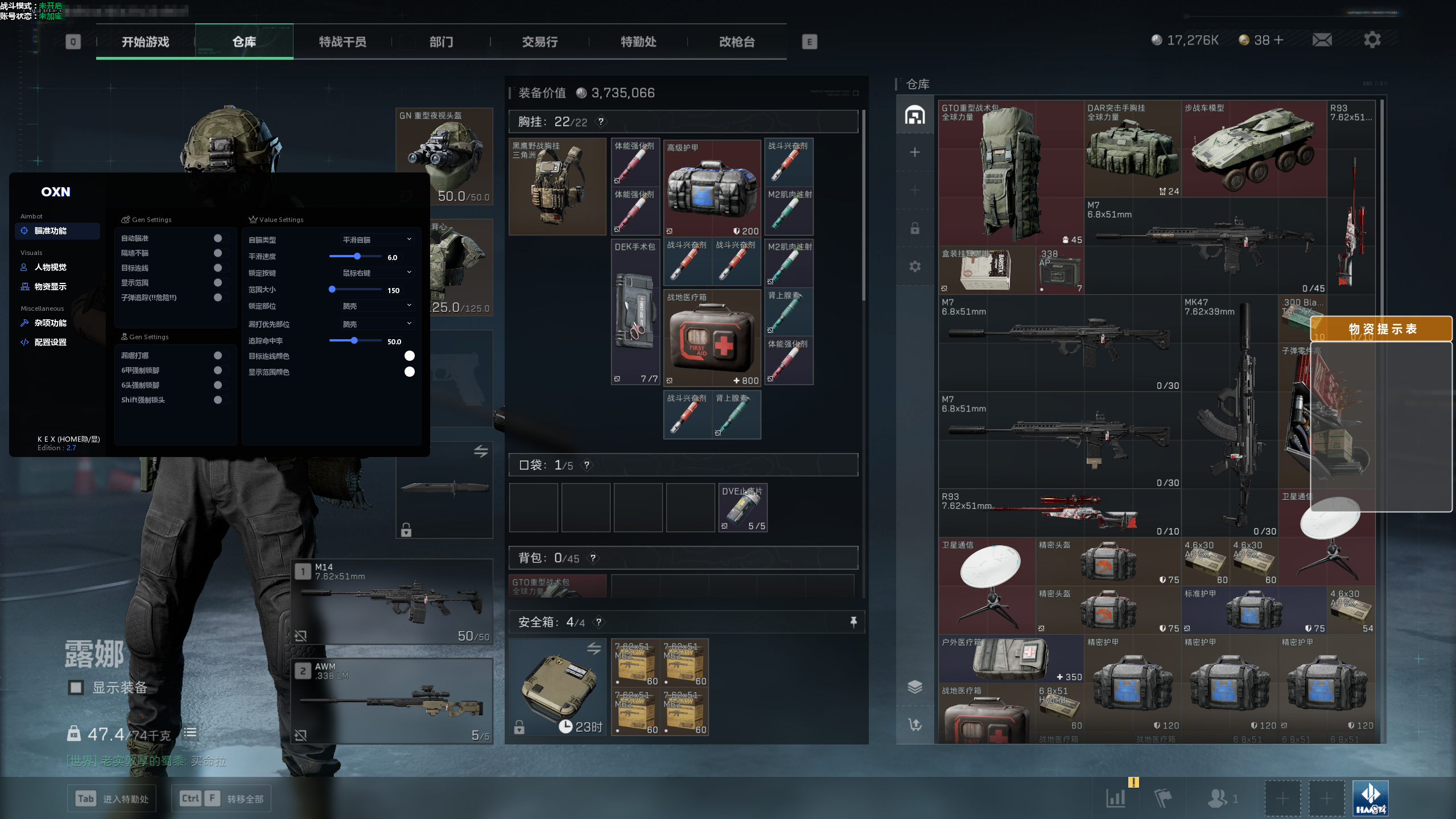Pin the 安全箱 section with the pin icon
Image resolution: width=1456 pixels, height=819 pixels.
pos(853,622)
